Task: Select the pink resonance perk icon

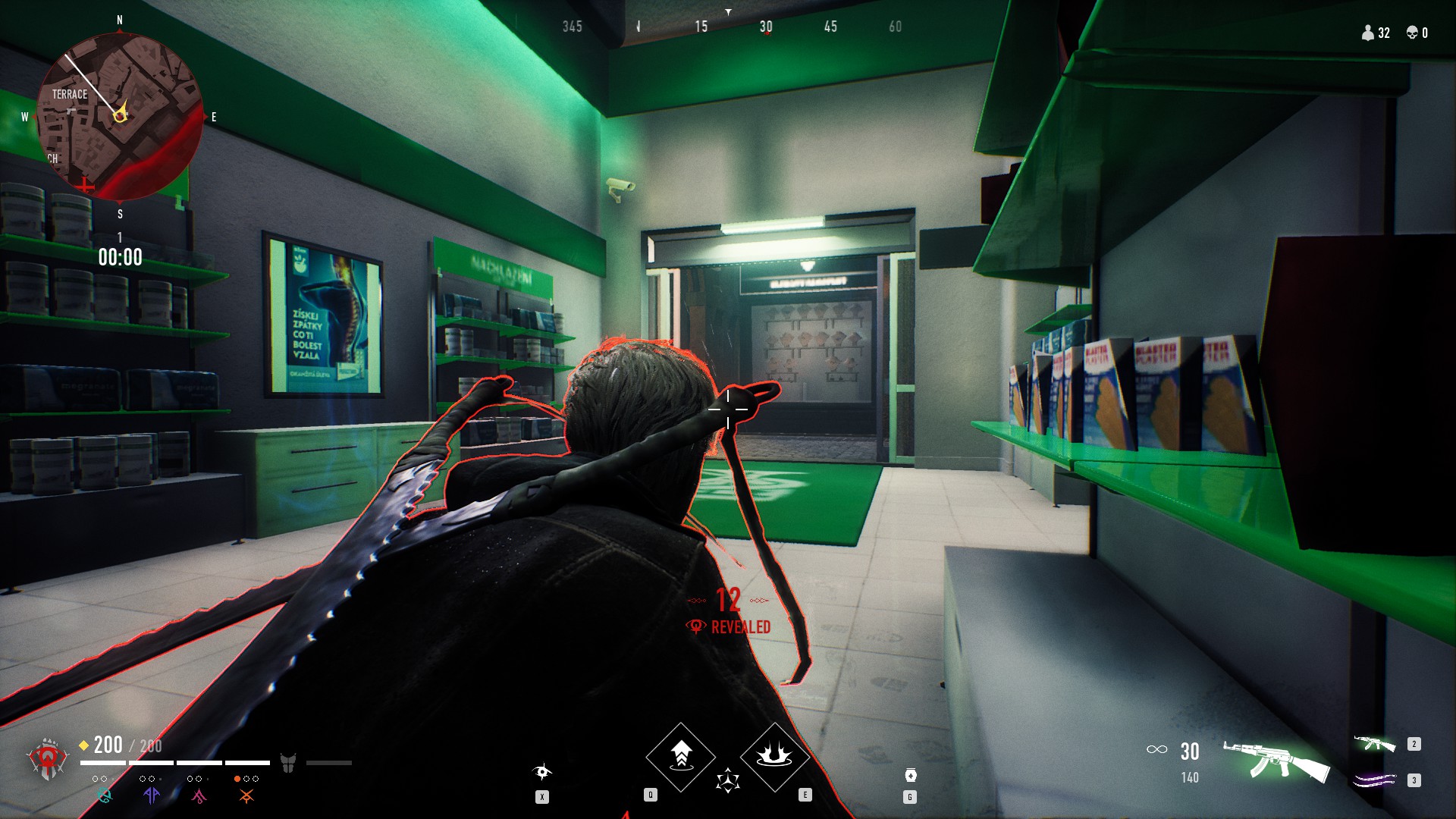Action: pyautogui.click(x=199, y=795)
